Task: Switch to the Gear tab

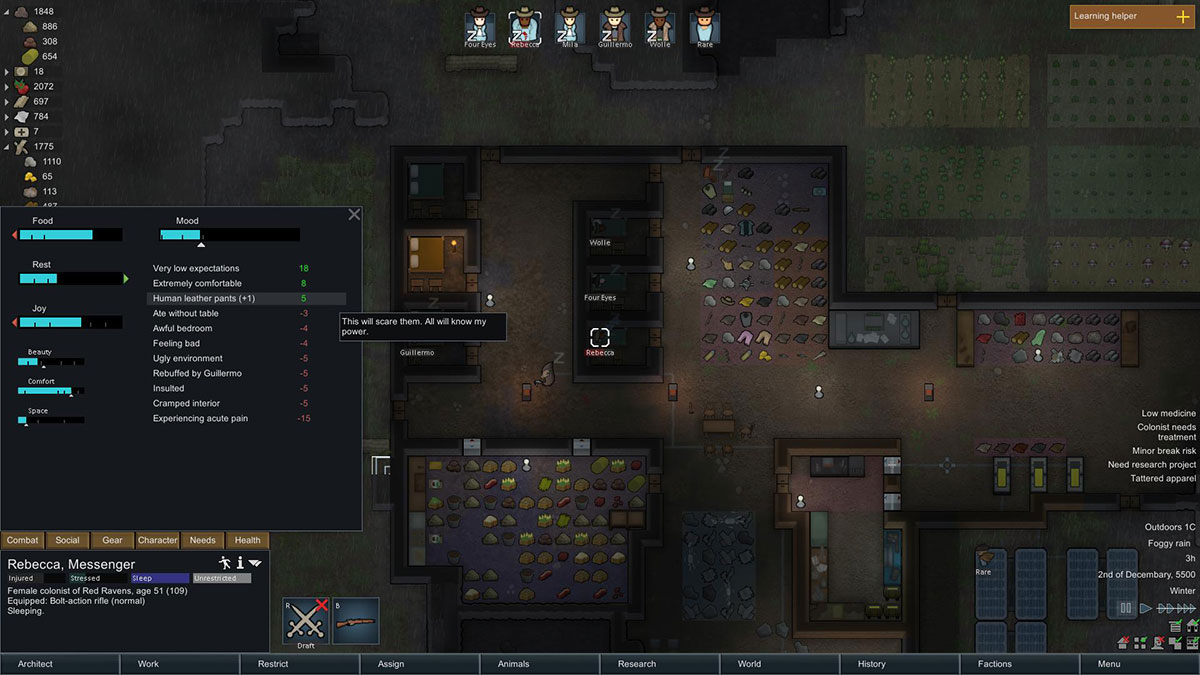Action: (x=113, y=540)
